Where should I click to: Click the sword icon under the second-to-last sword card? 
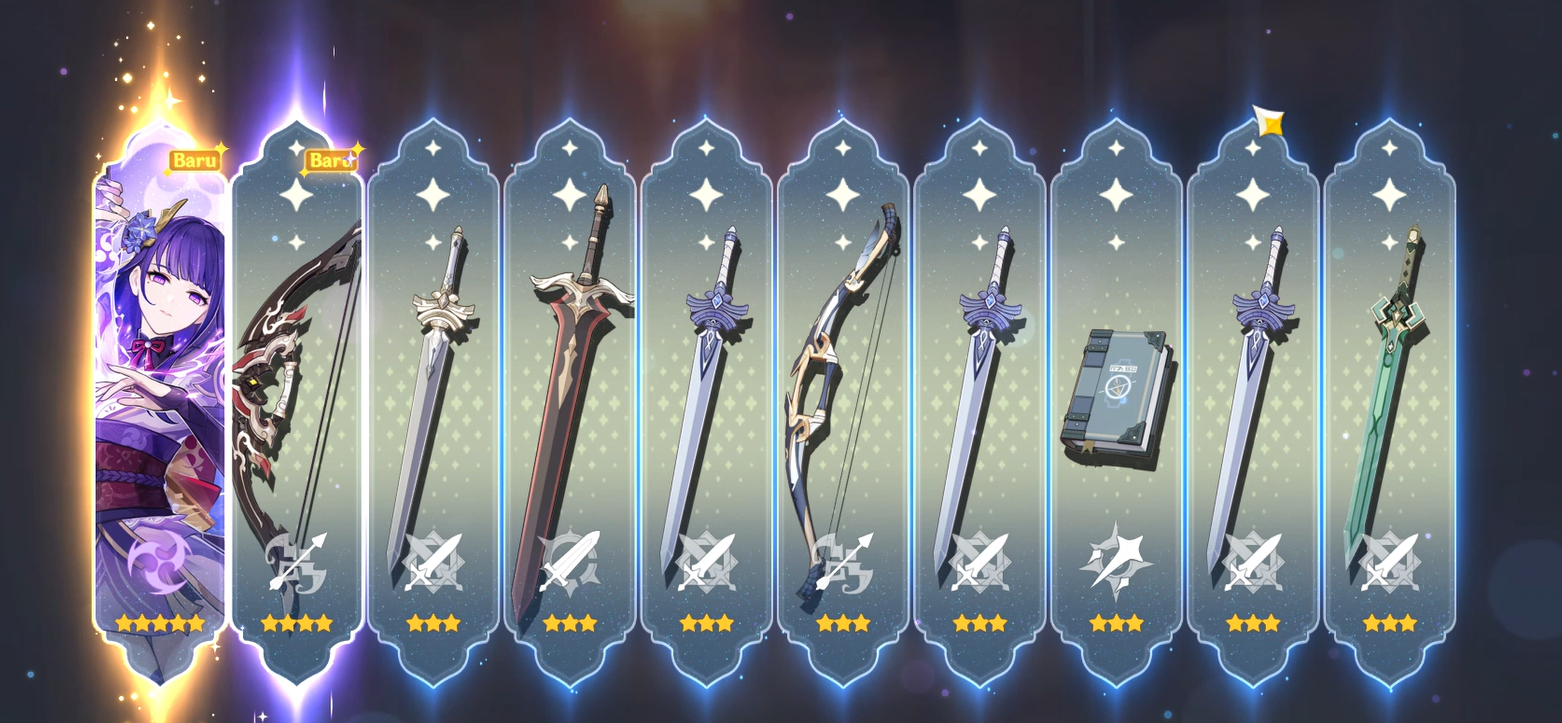[x=1253, y=560]
